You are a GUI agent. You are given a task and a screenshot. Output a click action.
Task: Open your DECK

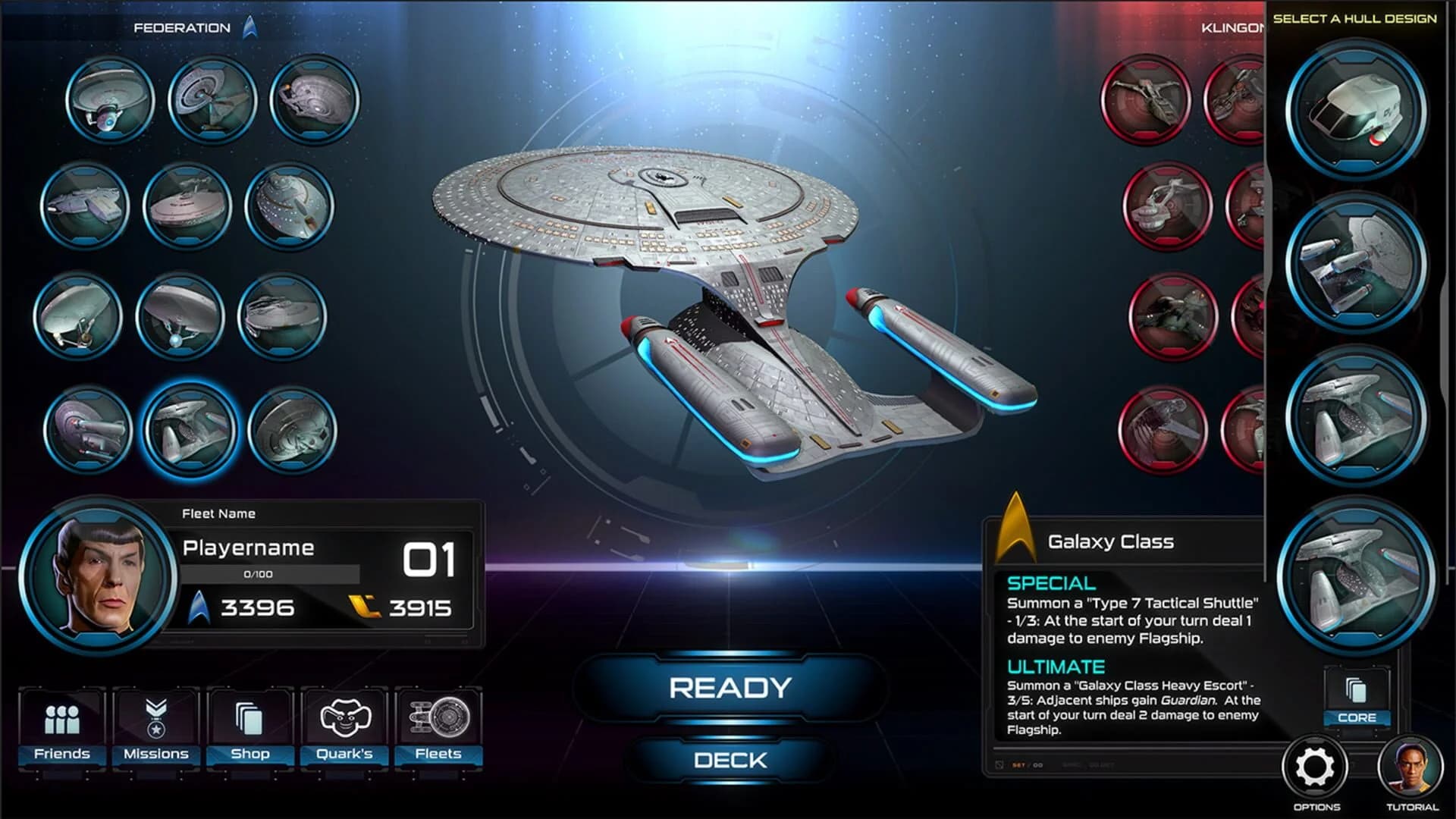[728, 760]
